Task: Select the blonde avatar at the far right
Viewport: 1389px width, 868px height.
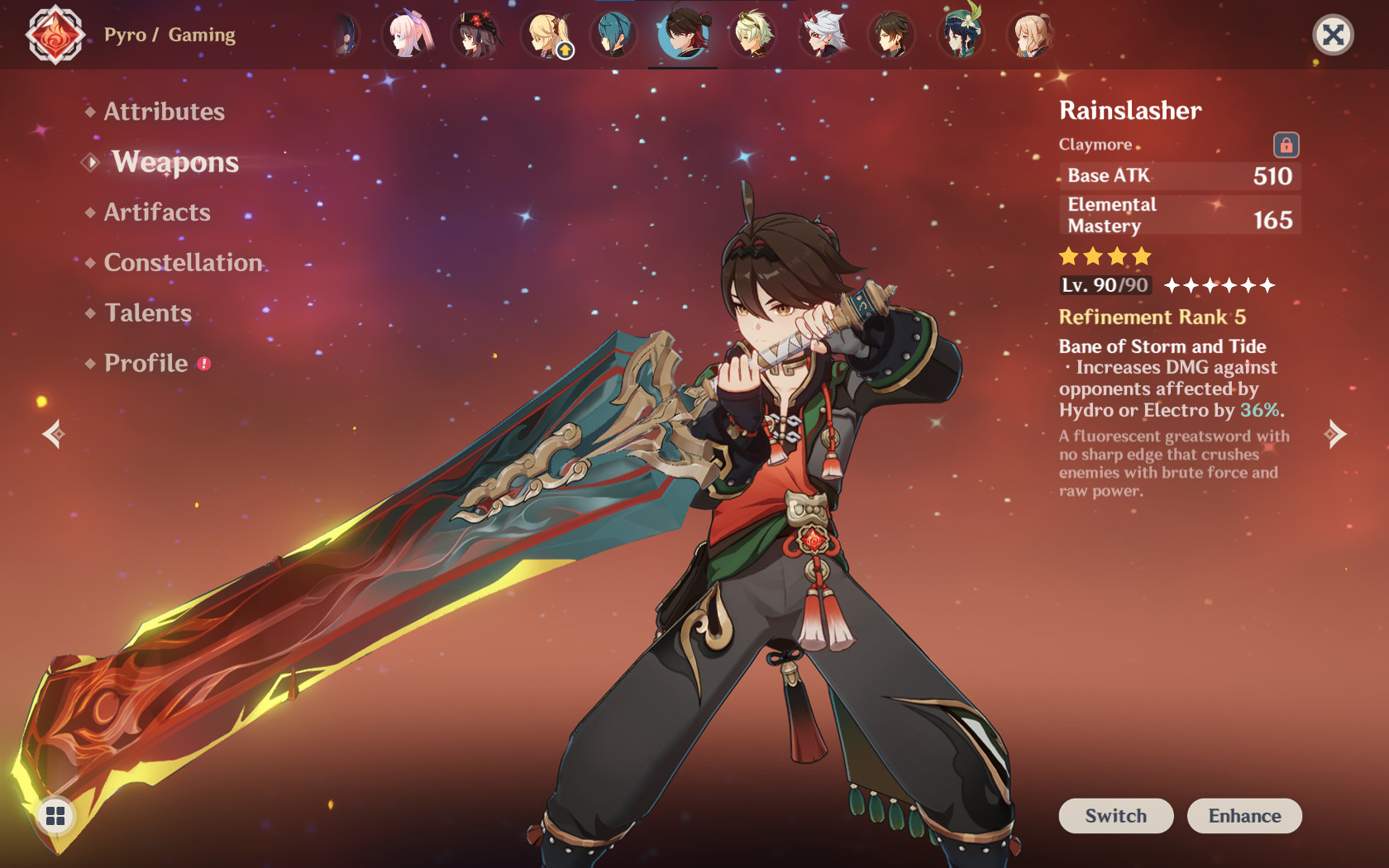Action: point(1029,35)
